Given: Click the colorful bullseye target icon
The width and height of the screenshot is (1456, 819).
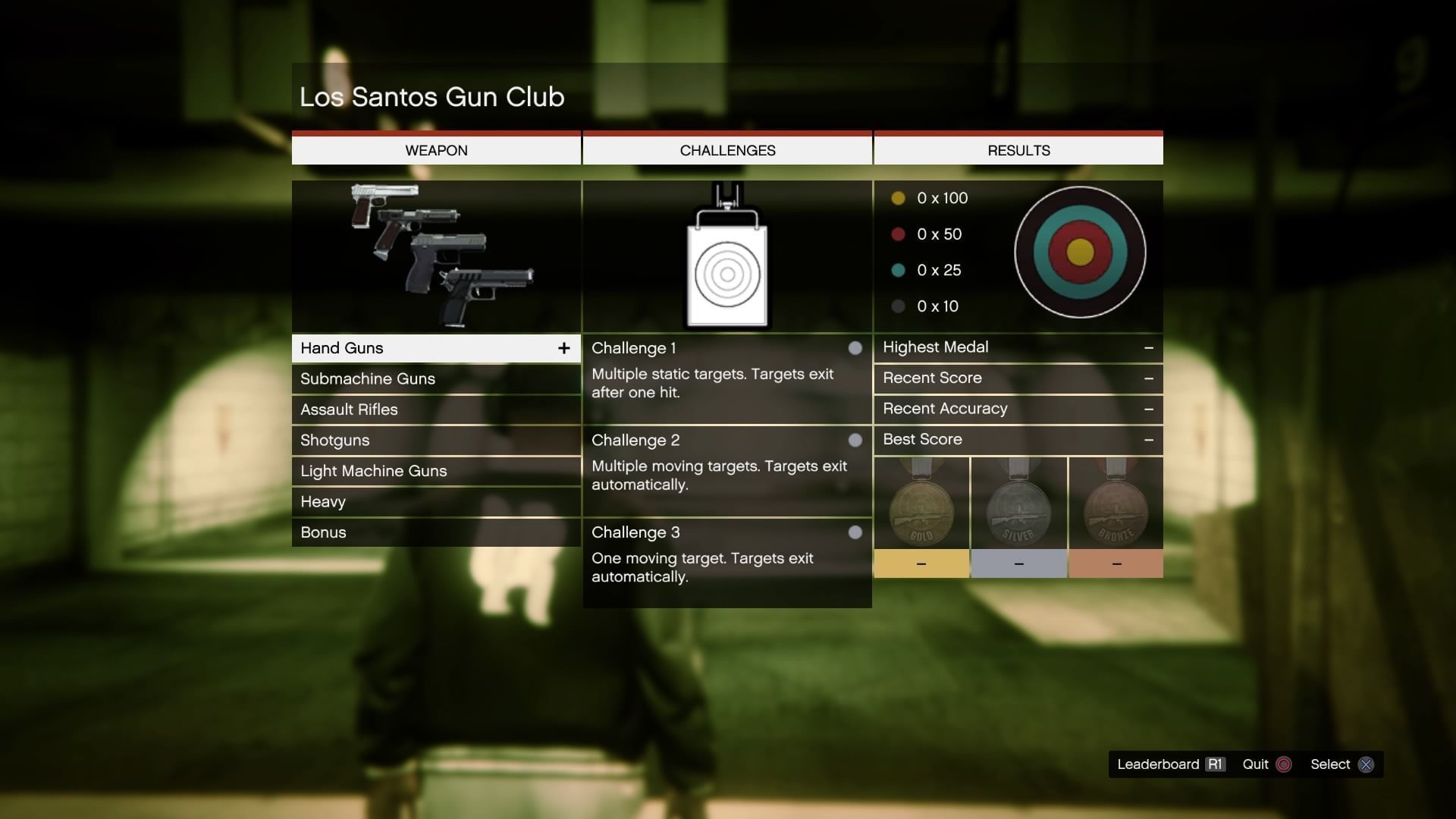Looking at the screenshot, I should (1080, 253).
